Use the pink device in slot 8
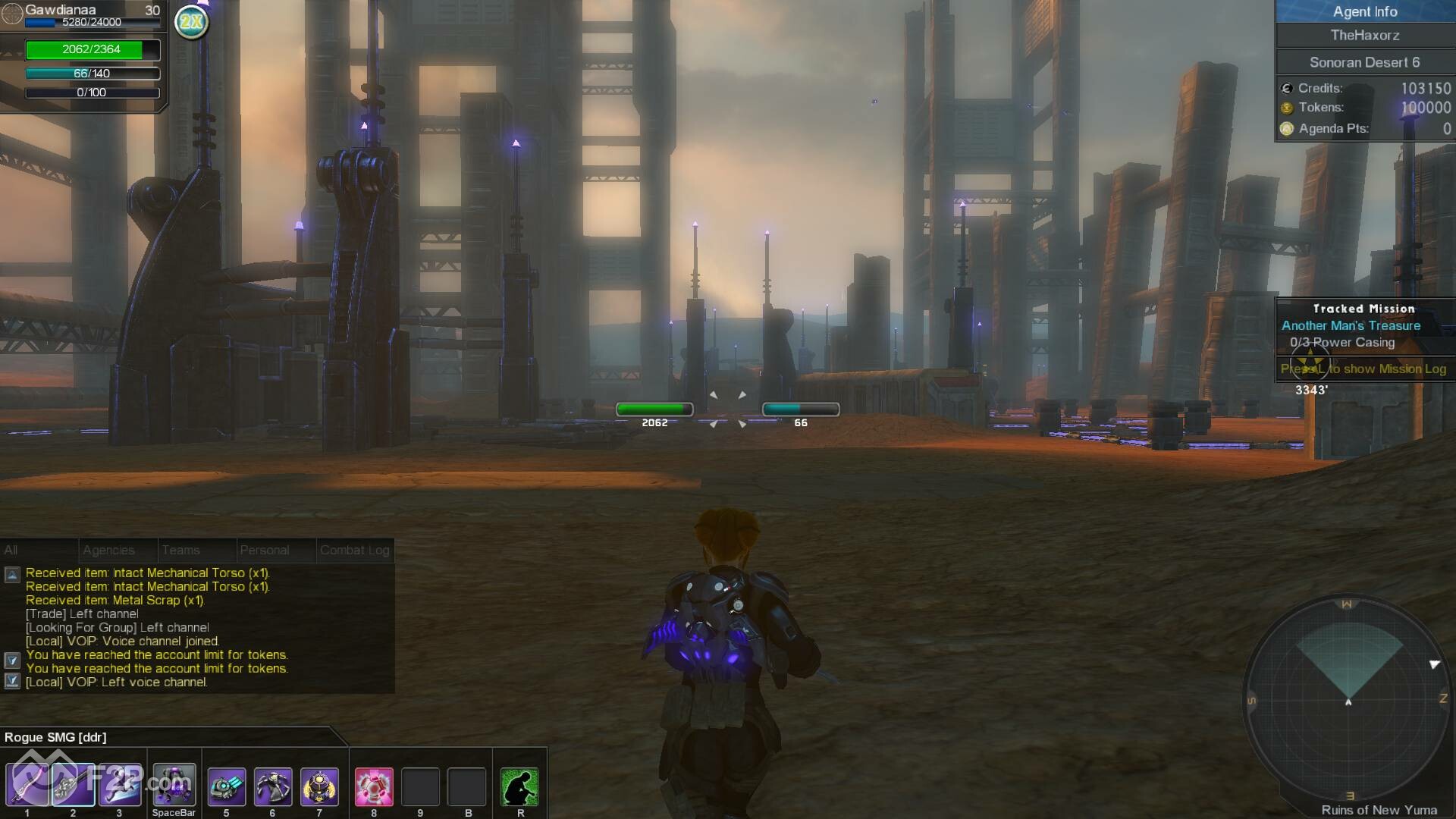This screenshot has width=1456, height=819. click(374, 786)
